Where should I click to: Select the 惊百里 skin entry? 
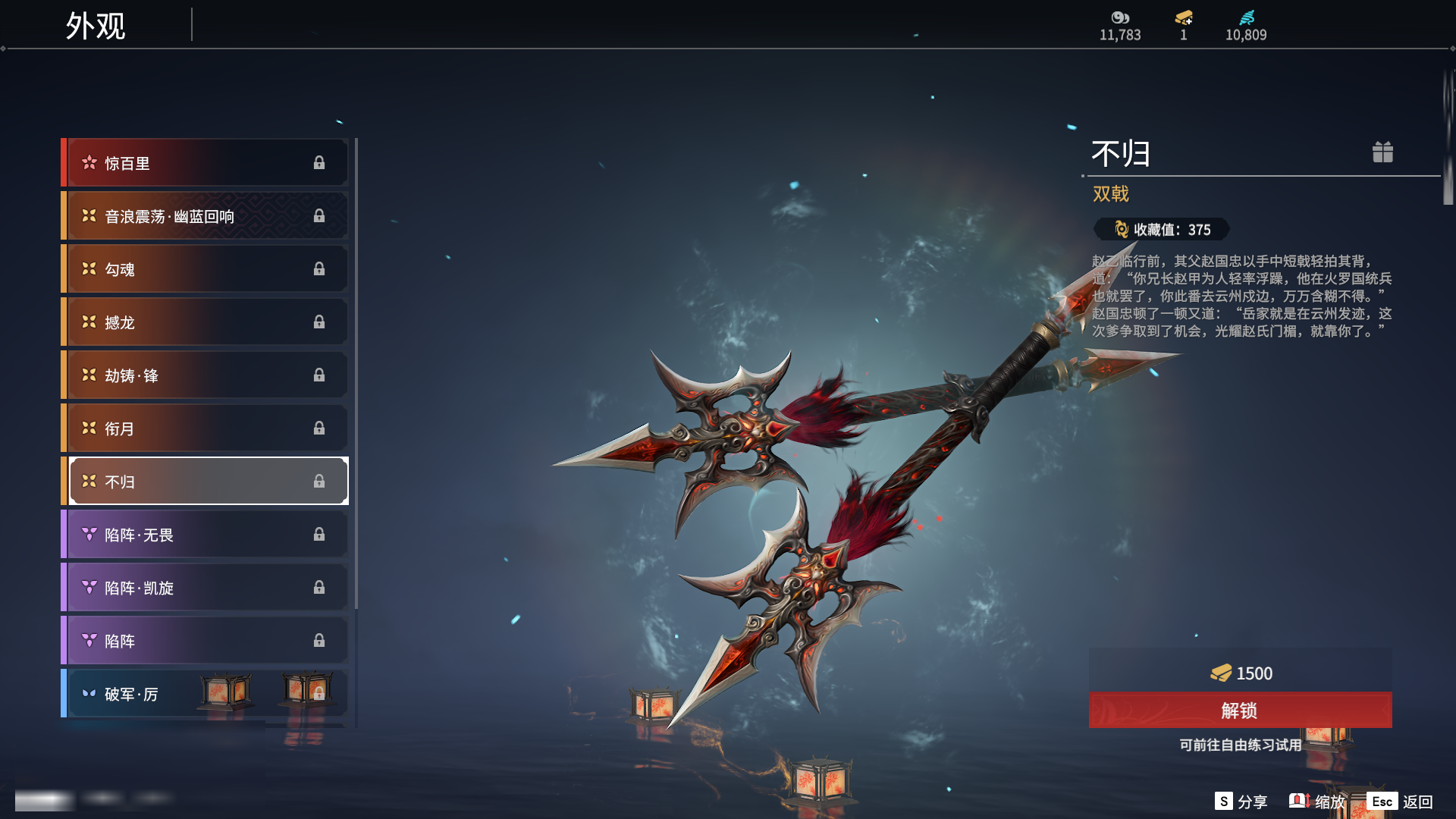pos(206,163)
